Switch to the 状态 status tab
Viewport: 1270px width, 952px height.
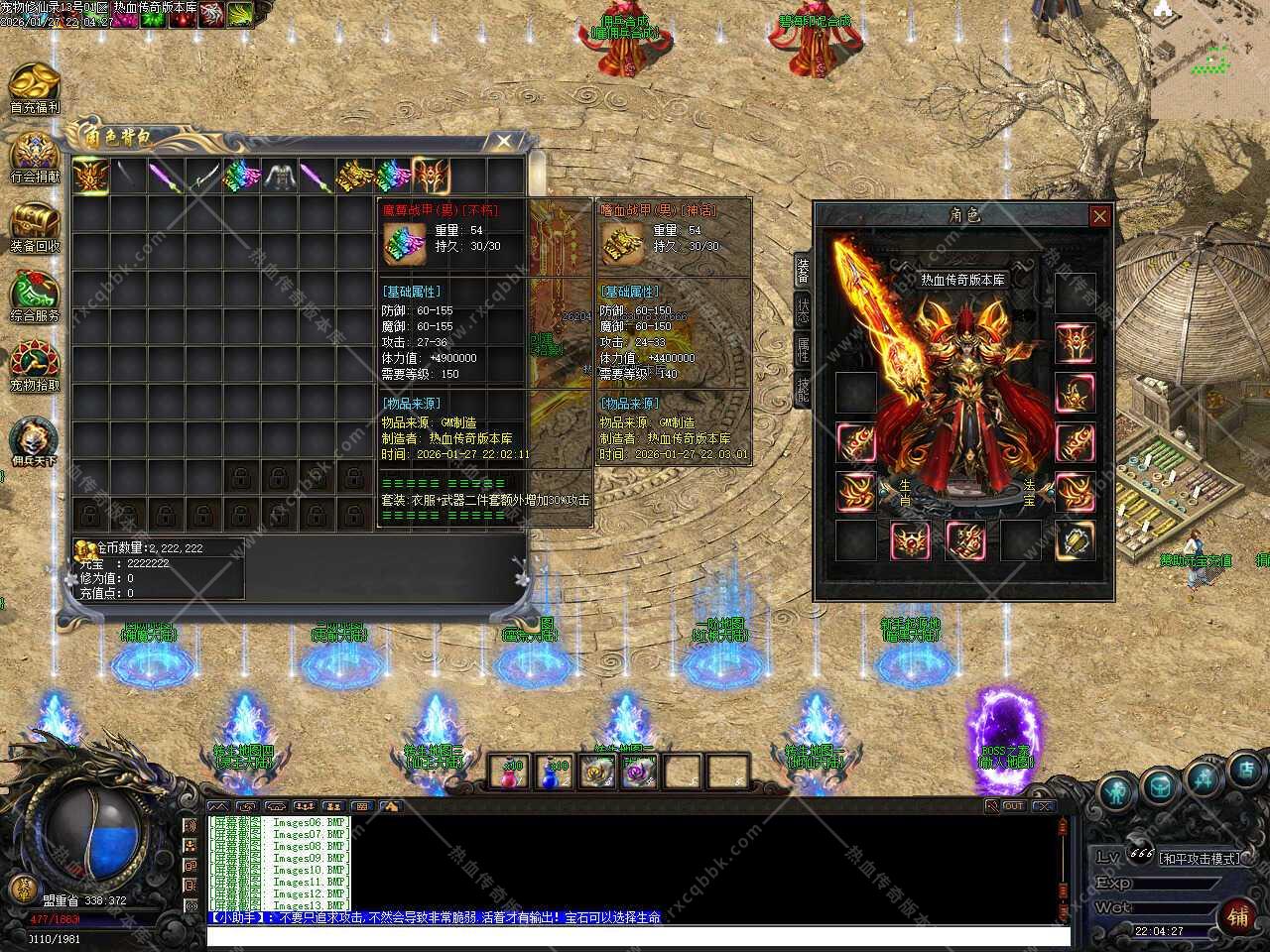coord(802,309)
